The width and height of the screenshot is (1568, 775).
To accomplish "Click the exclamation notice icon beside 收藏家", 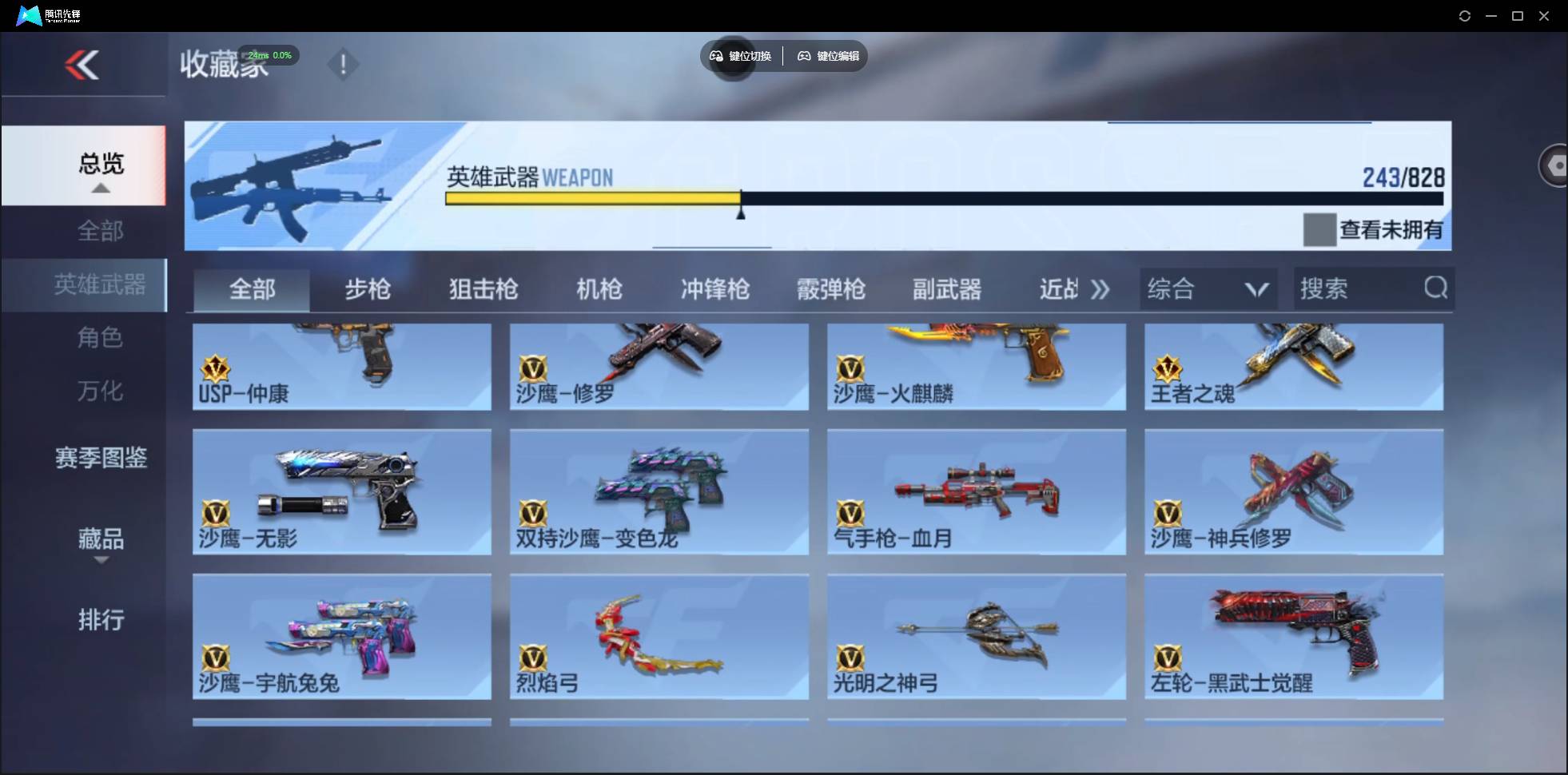I will (343, 64).
